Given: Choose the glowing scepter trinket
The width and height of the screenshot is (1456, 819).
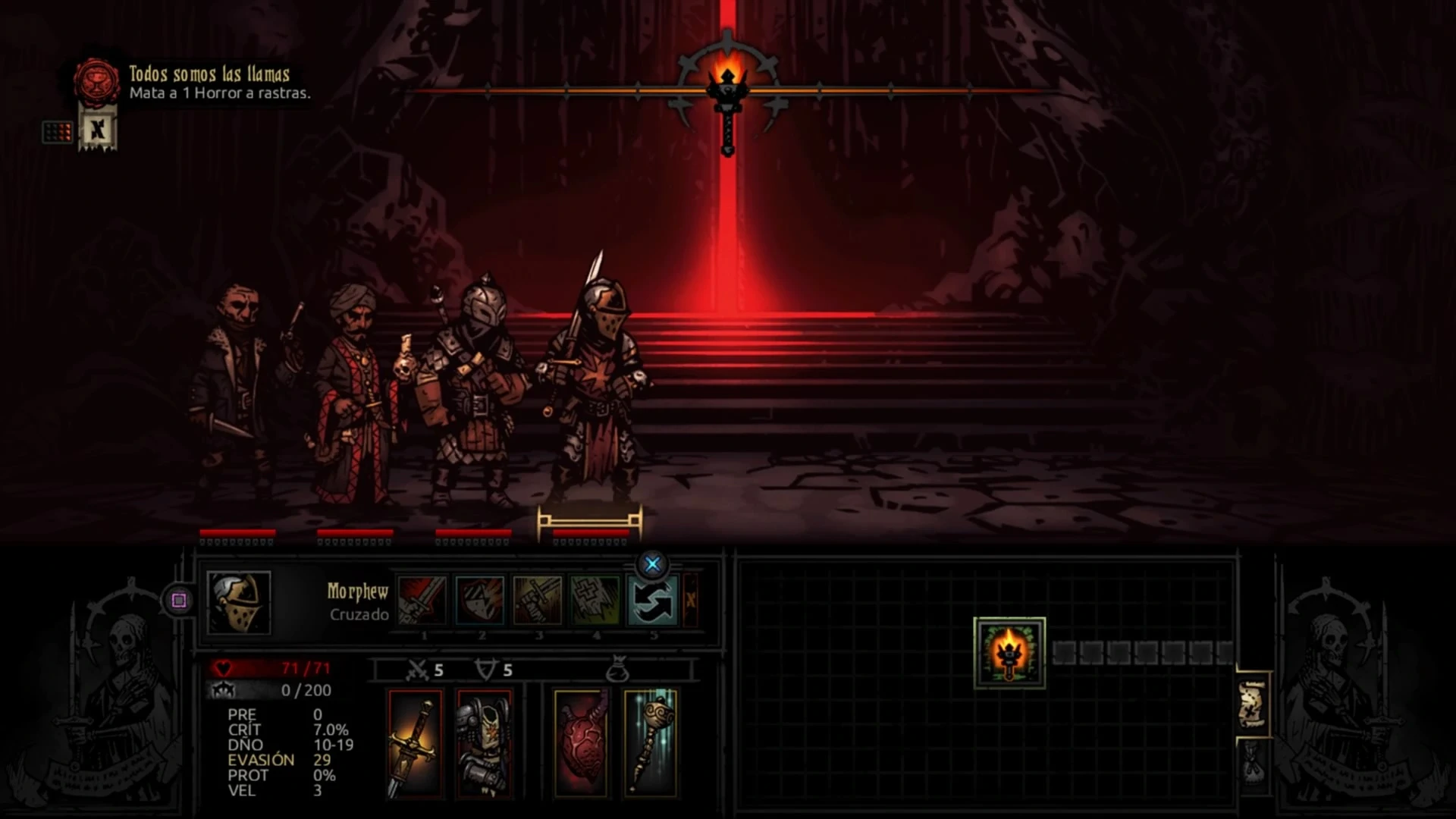Looking at the screenshot, I should pos(650,743).
